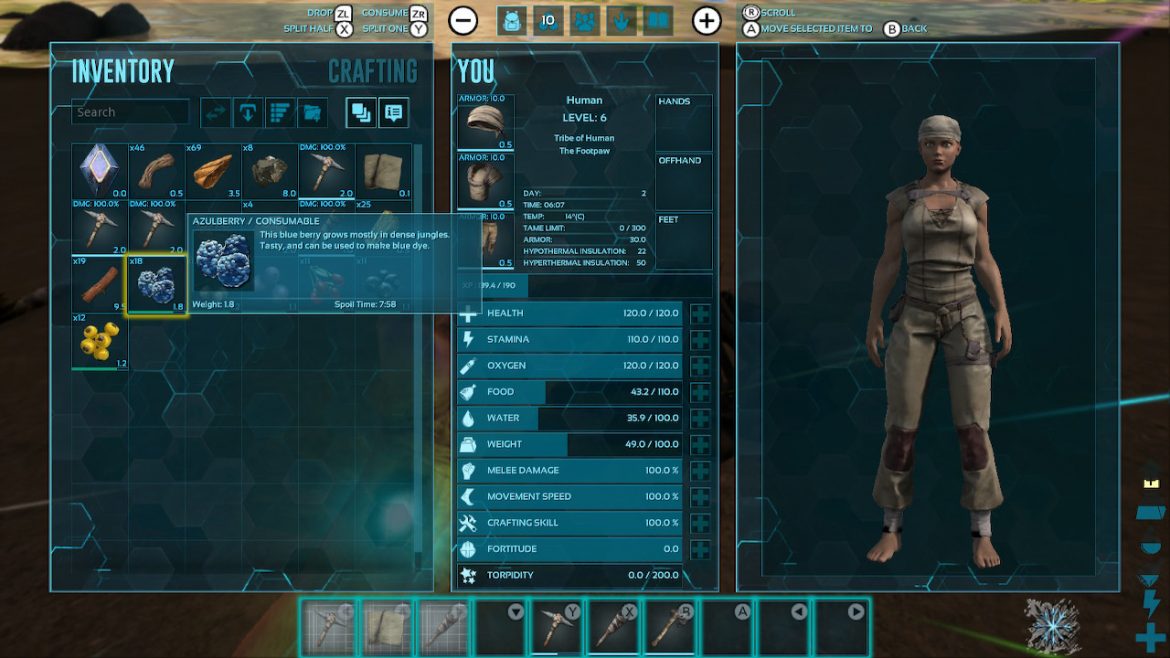Open the open-book icon in top bar
The width and height of the screenshot is (1170, 658).
point(657,20)
